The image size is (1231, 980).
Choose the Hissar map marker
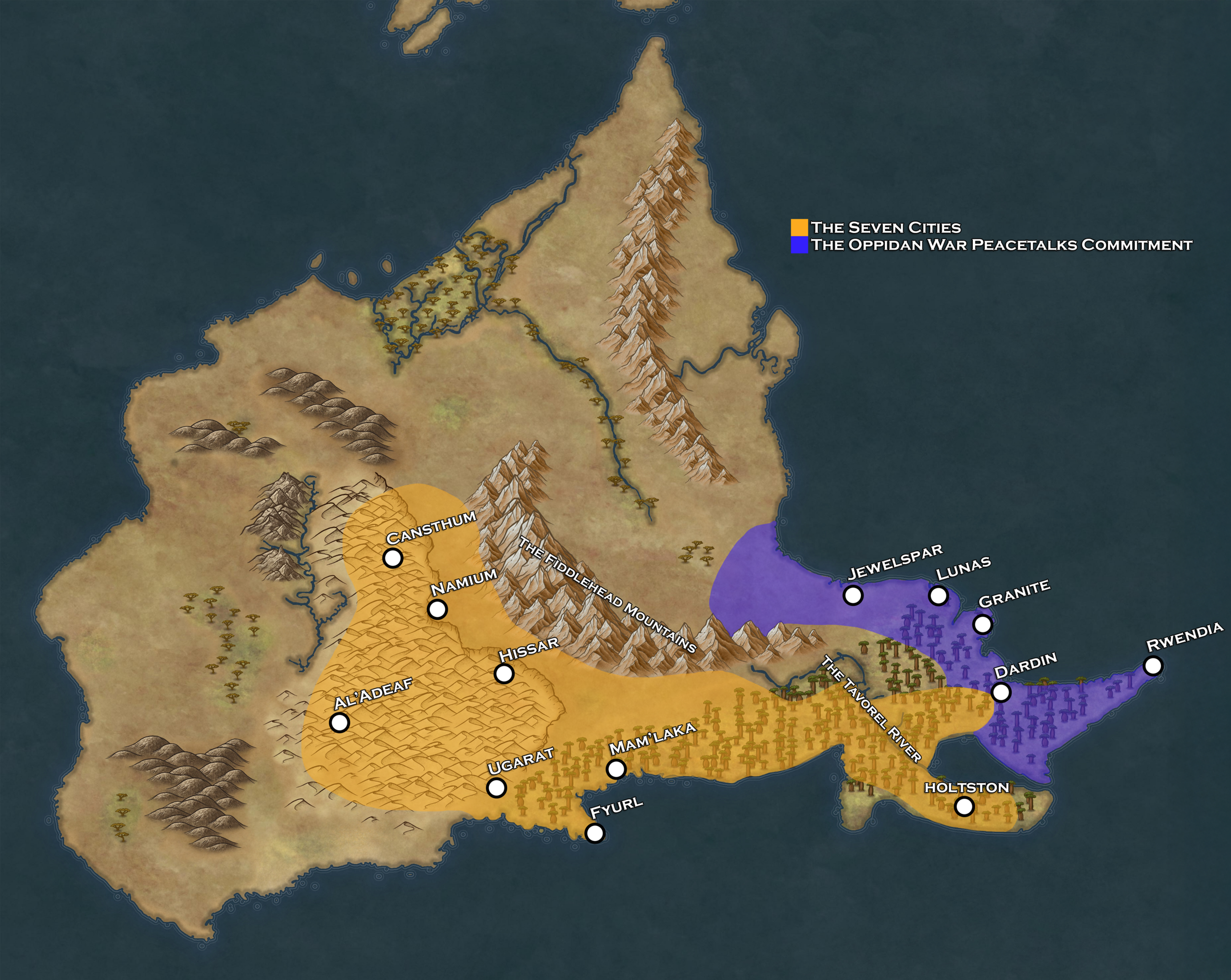503,673
